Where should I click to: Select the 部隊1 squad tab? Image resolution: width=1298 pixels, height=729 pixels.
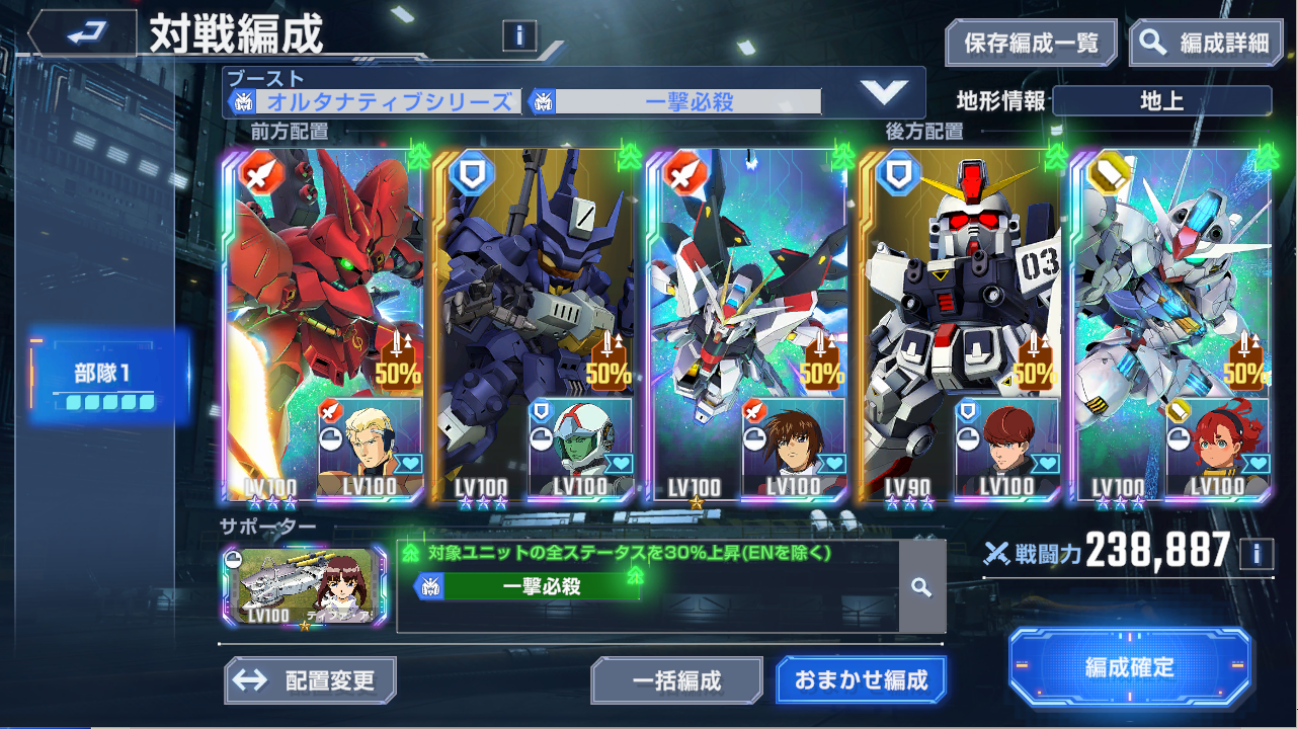click(106, 379)
